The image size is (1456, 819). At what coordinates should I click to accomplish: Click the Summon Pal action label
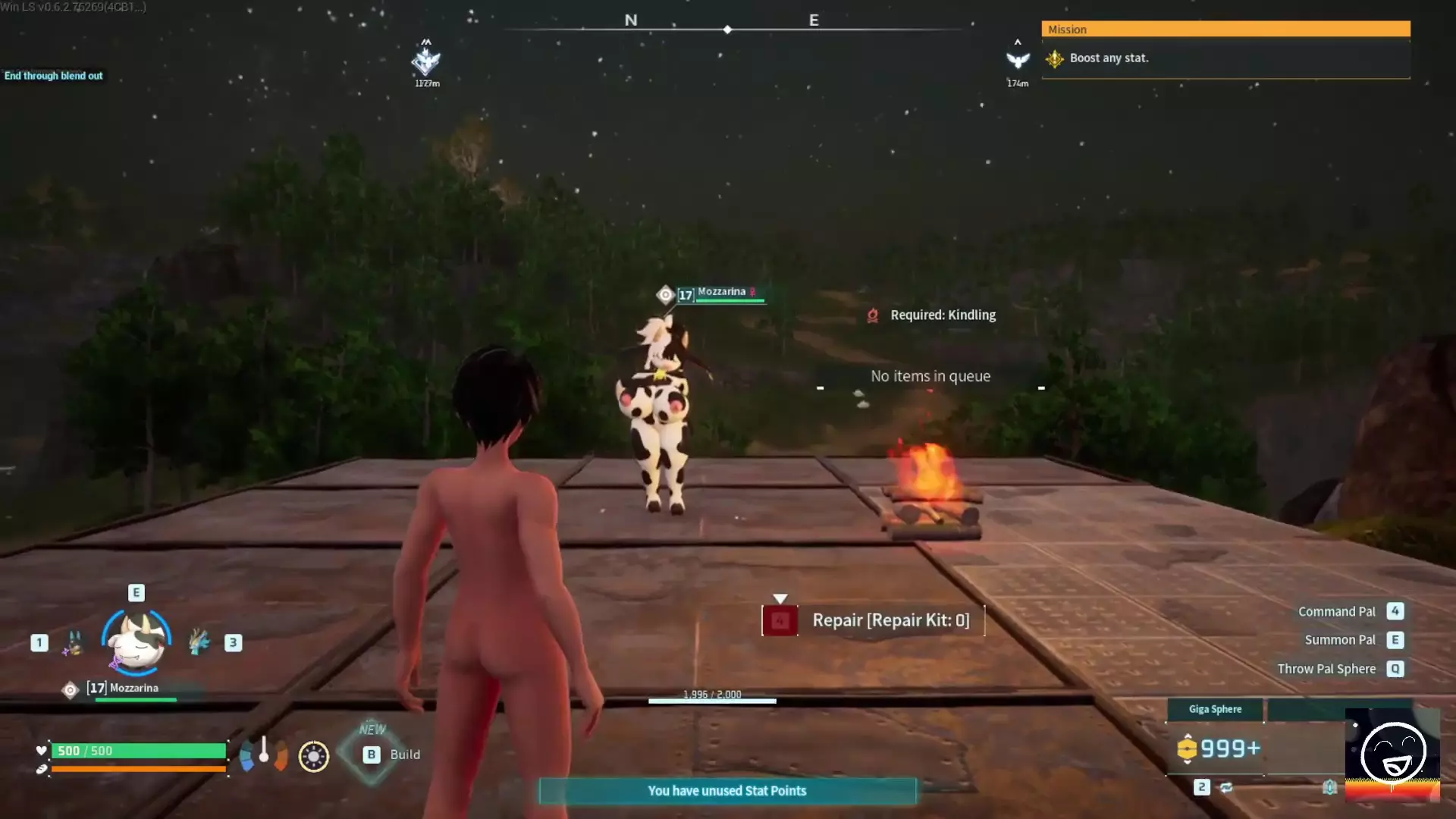(x=1339, y=640)
